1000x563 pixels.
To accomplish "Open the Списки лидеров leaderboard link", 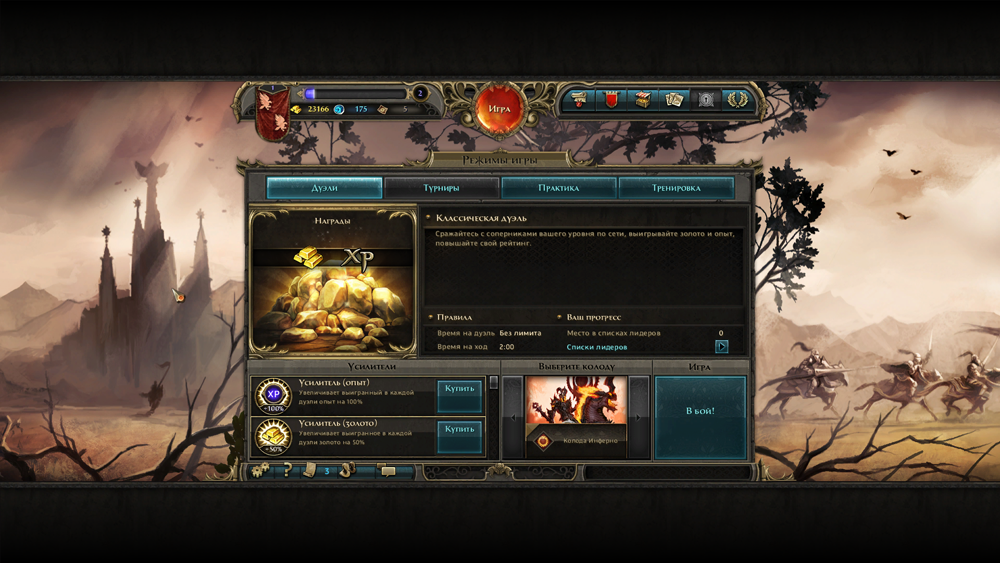I will click(x=597, y=347).
